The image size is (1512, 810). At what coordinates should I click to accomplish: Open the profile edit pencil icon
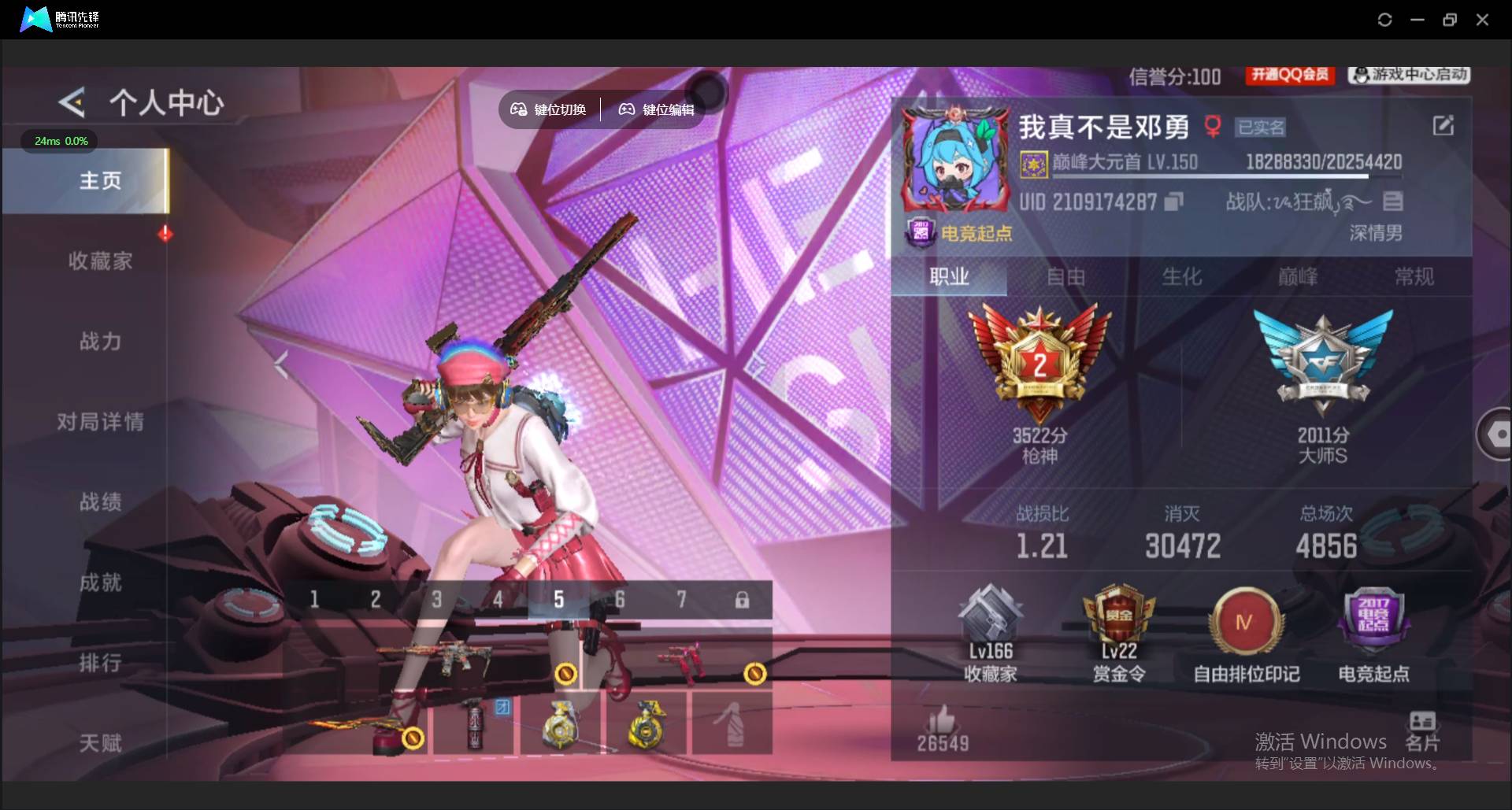click(1443, 124)
